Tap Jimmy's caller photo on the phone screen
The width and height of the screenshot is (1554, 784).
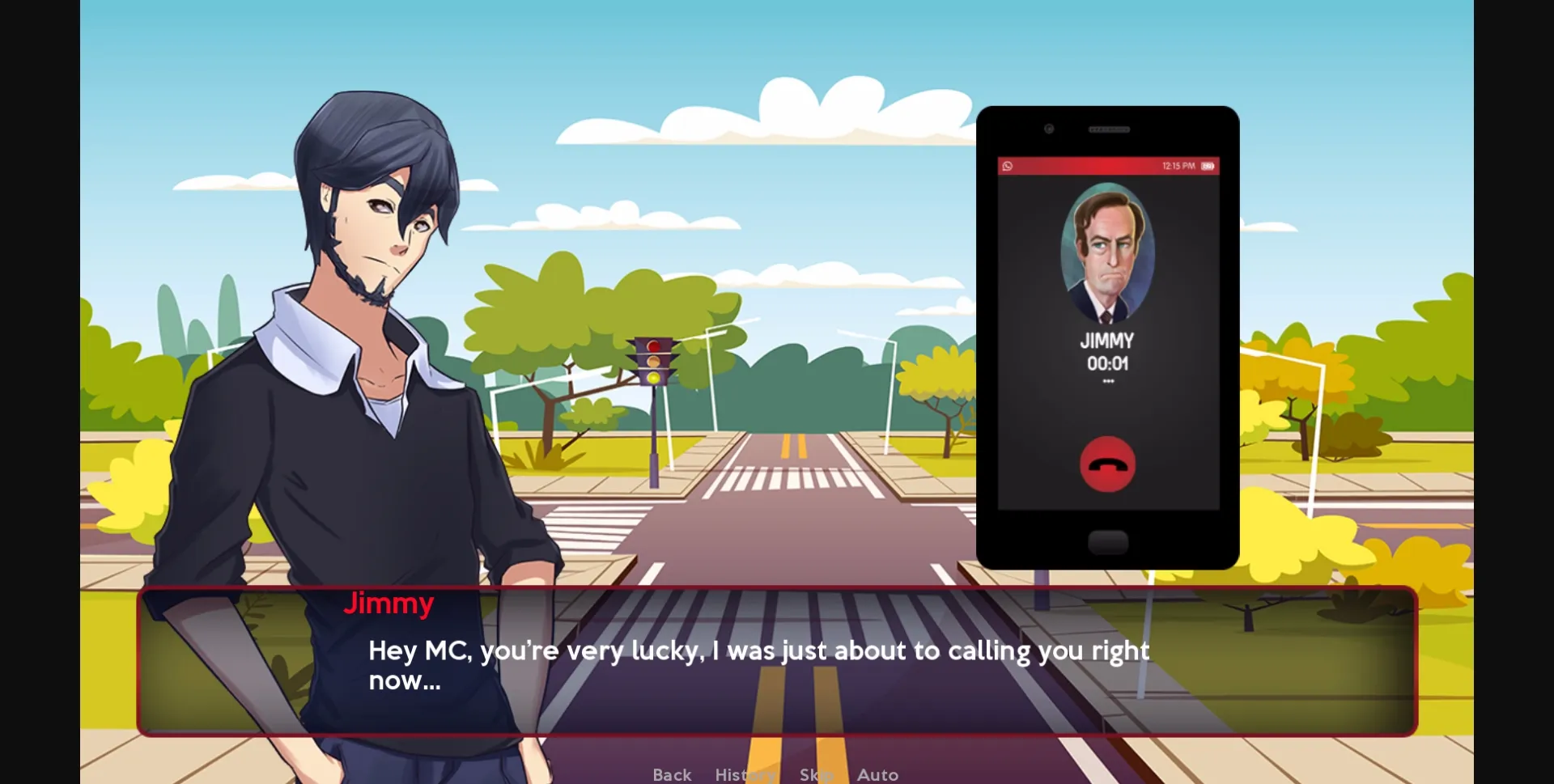tap(1107, 255)
